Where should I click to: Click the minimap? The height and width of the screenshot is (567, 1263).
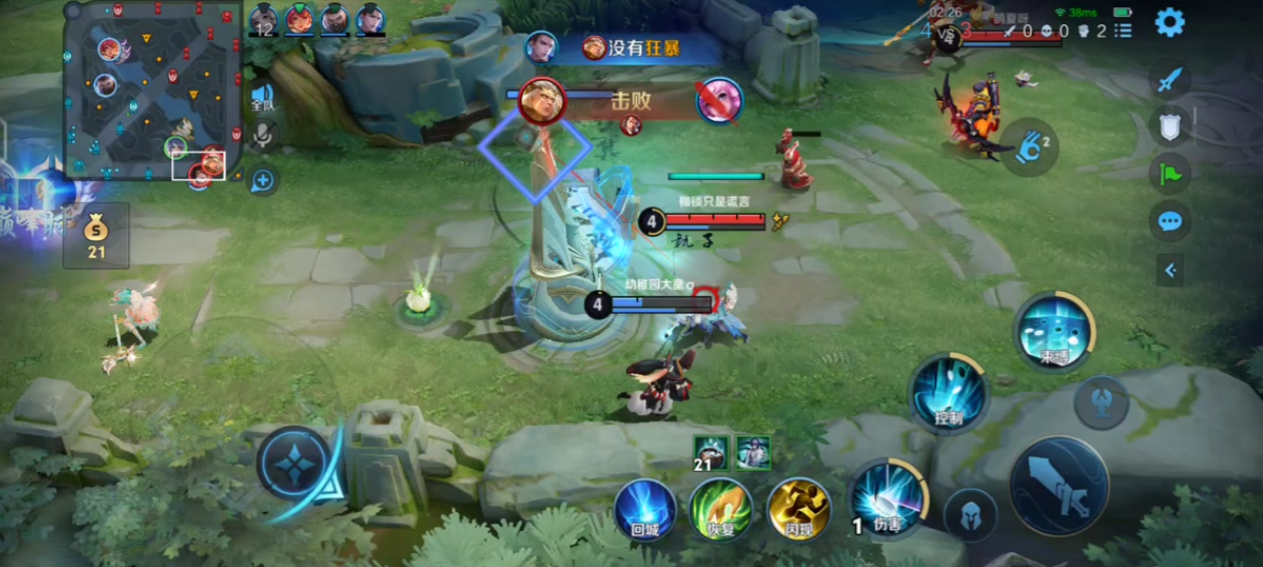click(152, 89)
